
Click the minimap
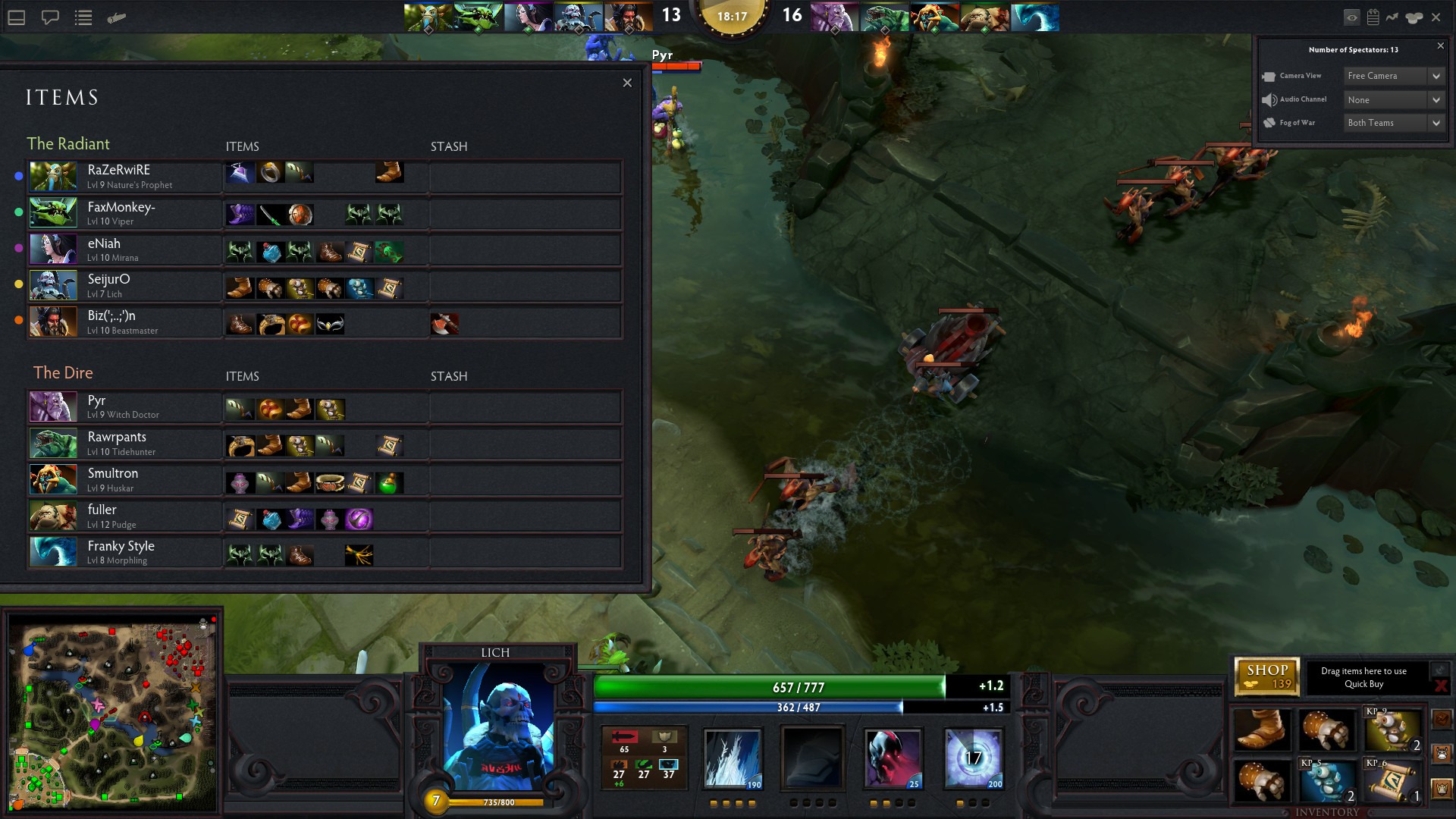pyautogui.click(x=112, y=713)
